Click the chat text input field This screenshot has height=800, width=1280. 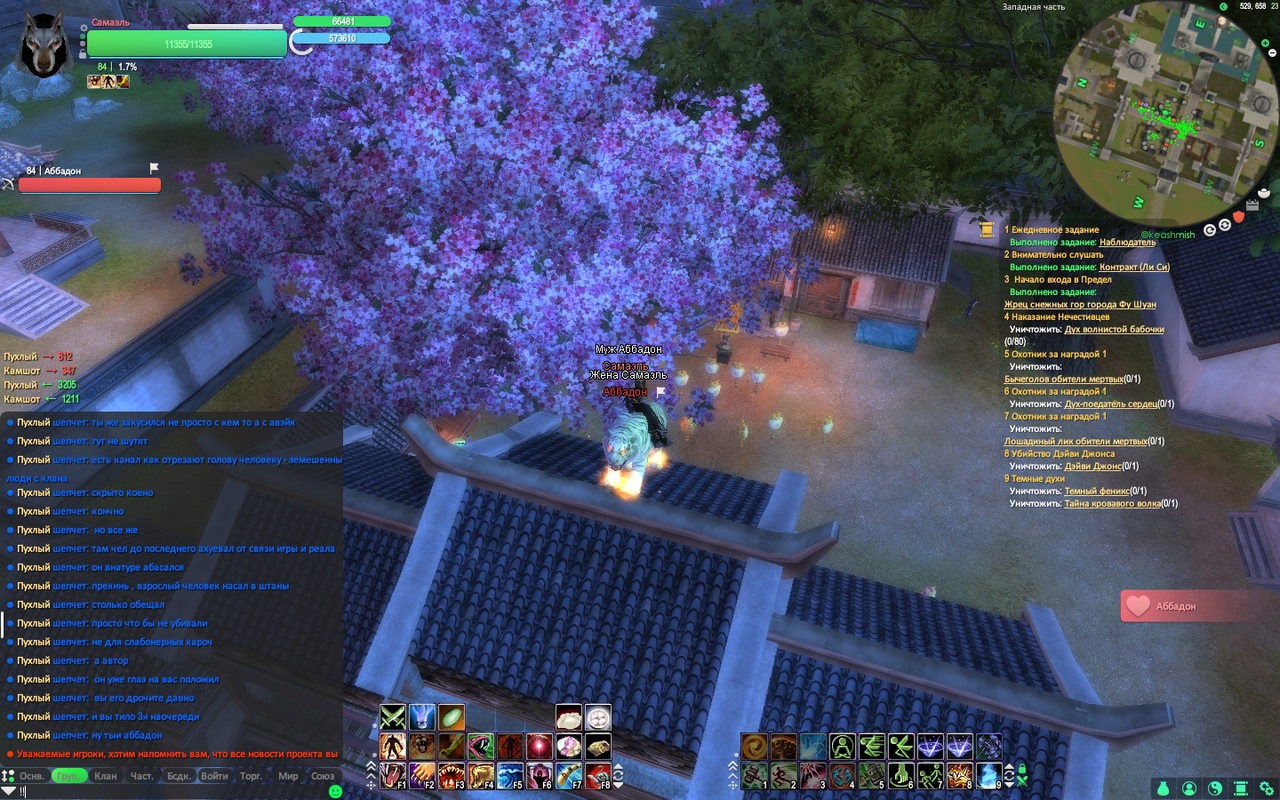(170, 791)
